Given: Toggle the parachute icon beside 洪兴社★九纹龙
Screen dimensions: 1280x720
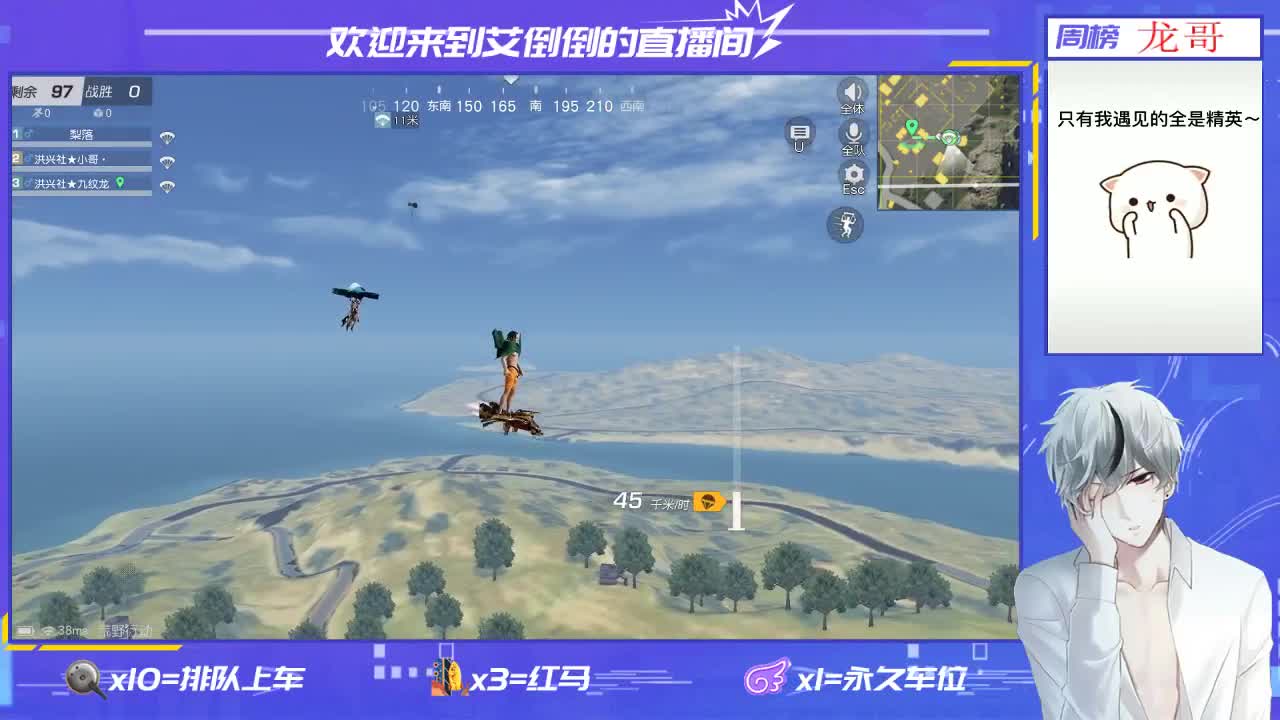Looking at the screenshot, I should click(168, 185).
